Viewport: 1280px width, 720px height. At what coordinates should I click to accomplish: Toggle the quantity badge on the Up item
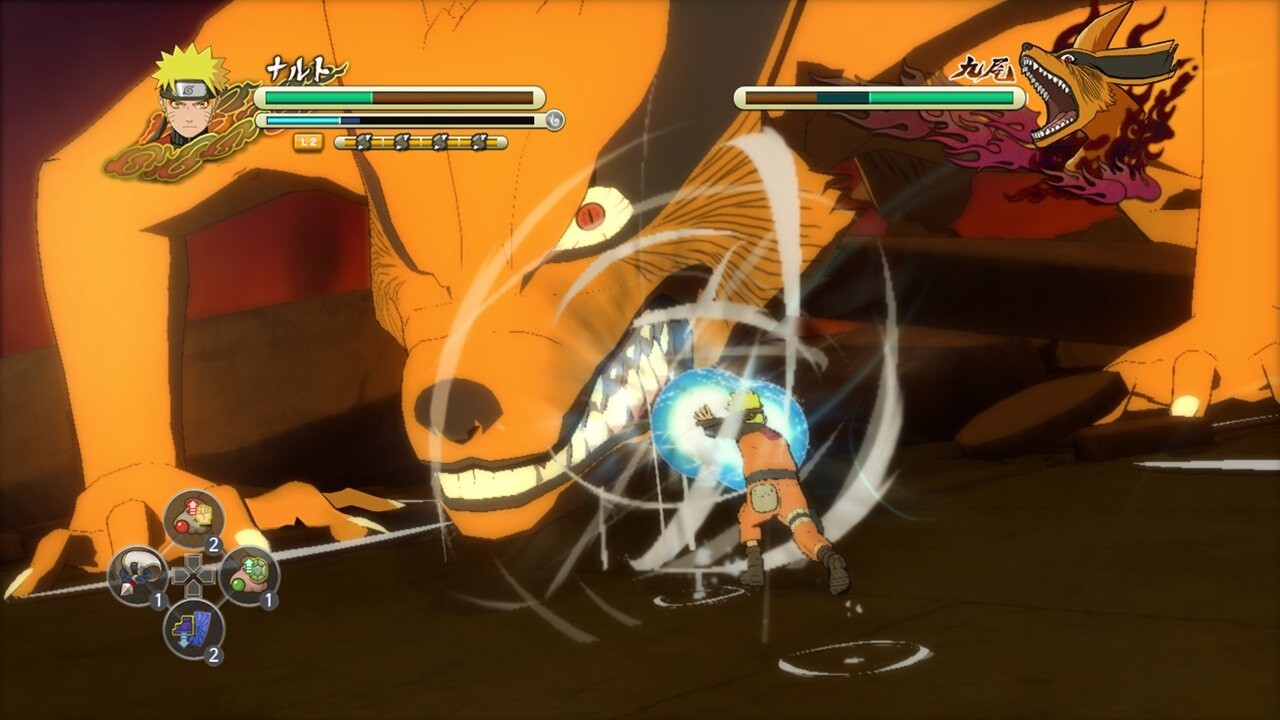pos(212,544)
